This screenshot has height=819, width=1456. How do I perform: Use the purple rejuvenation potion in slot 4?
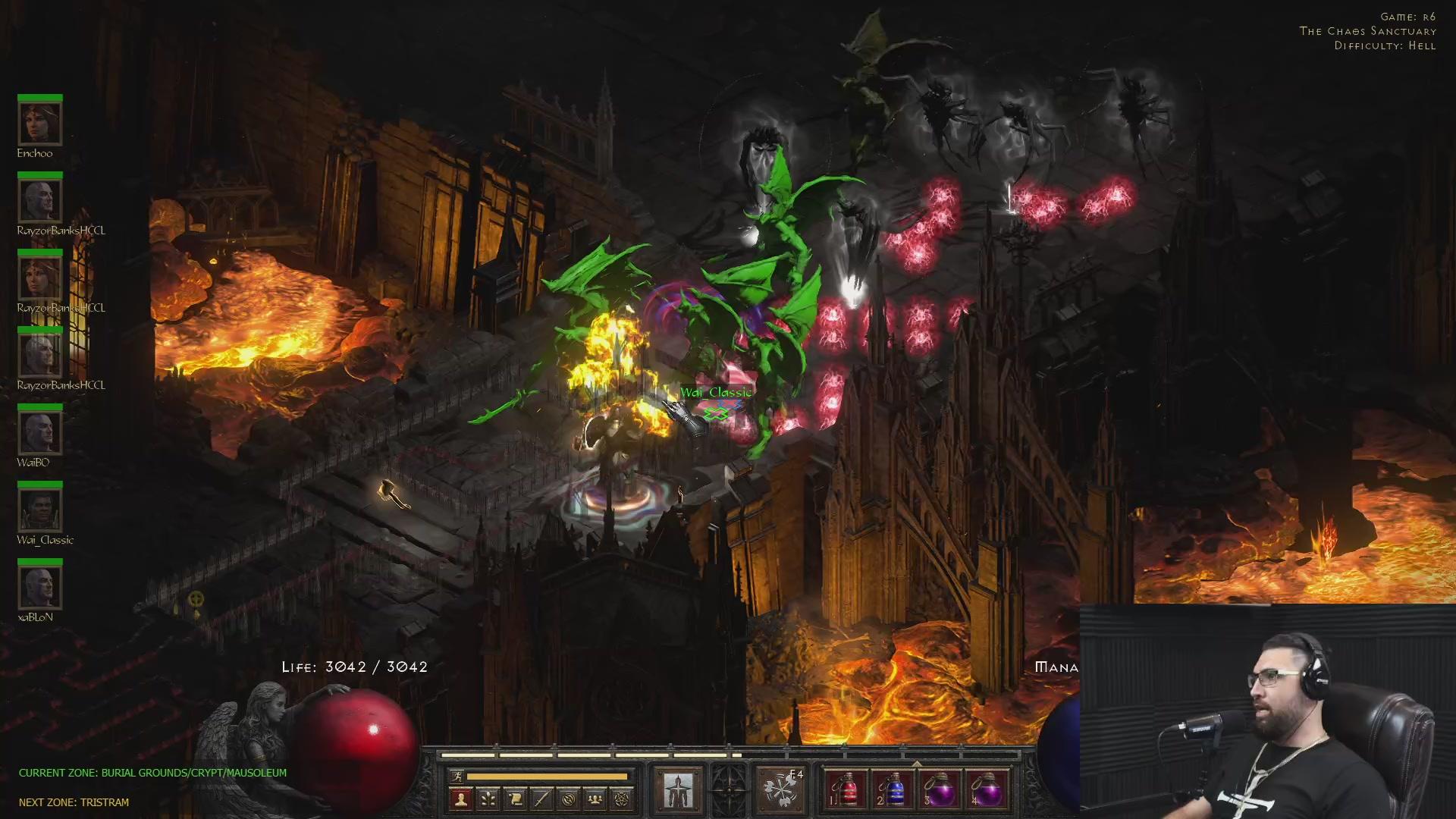[986, 789]
